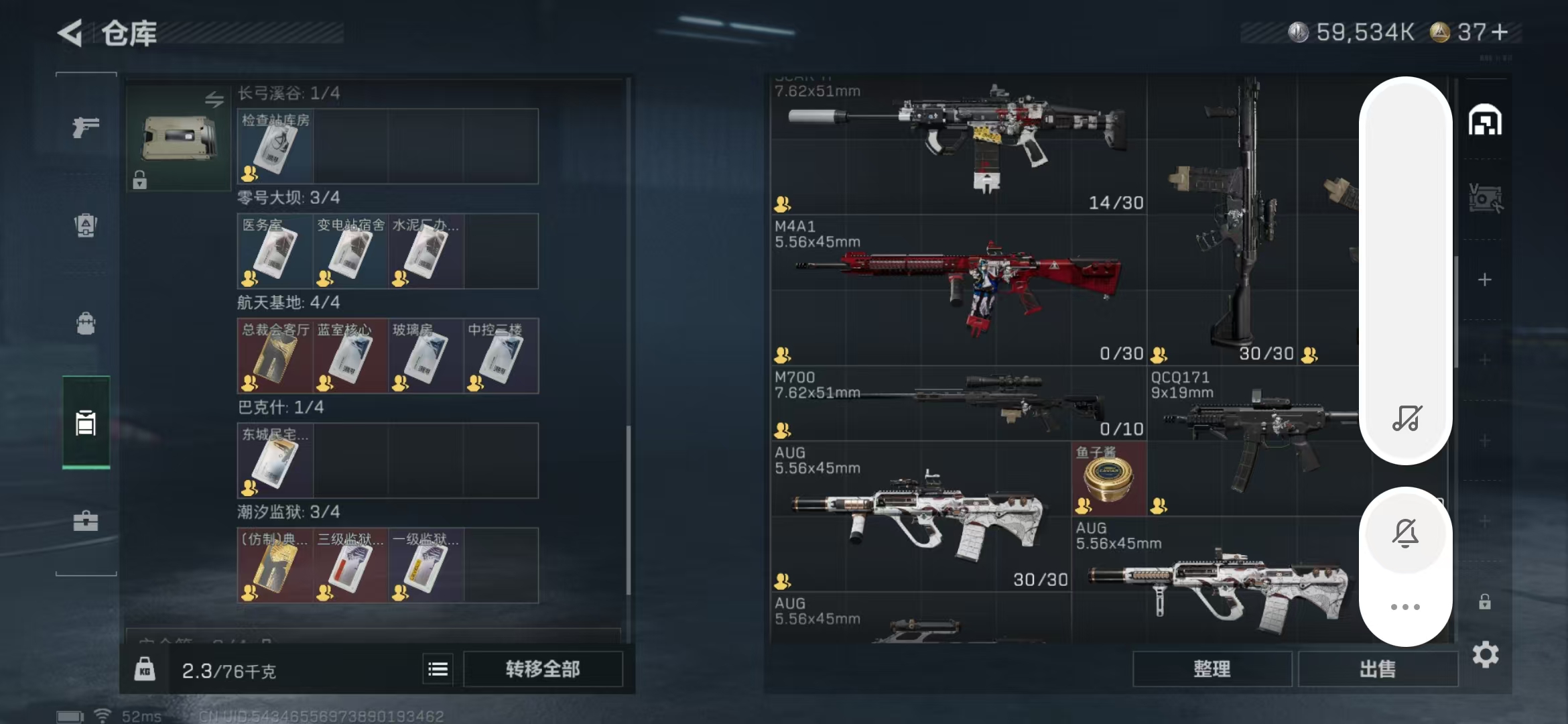1568x724 pixels.
Task: Open the gear settings icon
Action: tap(1485, 655)
